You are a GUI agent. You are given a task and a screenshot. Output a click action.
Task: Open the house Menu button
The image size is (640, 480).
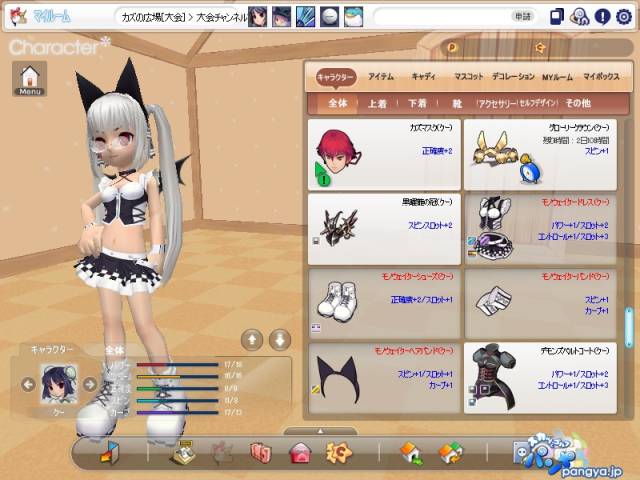30,80
